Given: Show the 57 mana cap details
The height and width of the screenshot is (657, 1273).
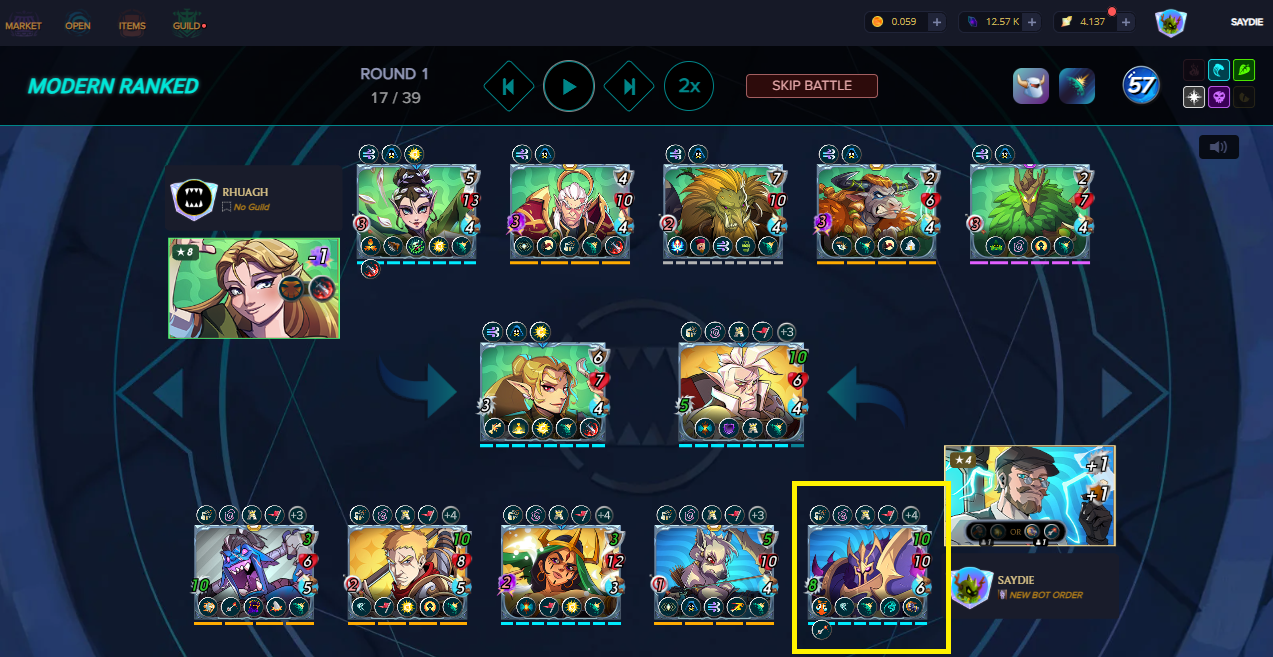Looking at the screenshot, I should point(1140,86).
